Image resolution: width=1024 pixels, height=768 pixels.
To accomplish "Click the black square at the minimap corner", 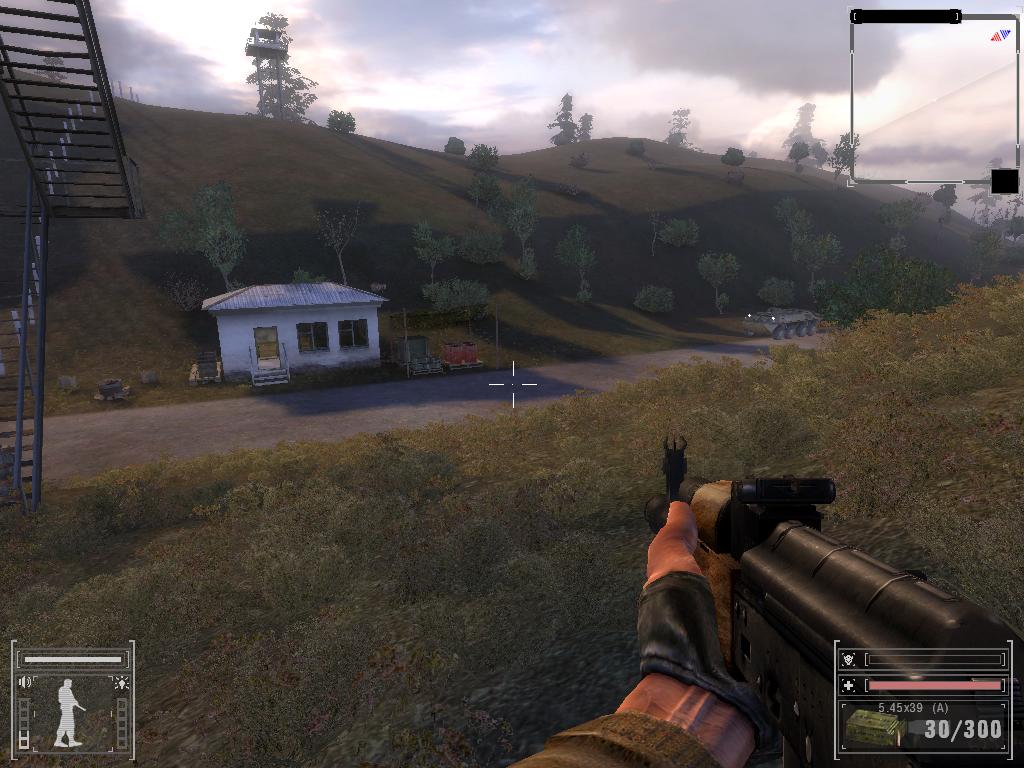I will coord(1004,181).
